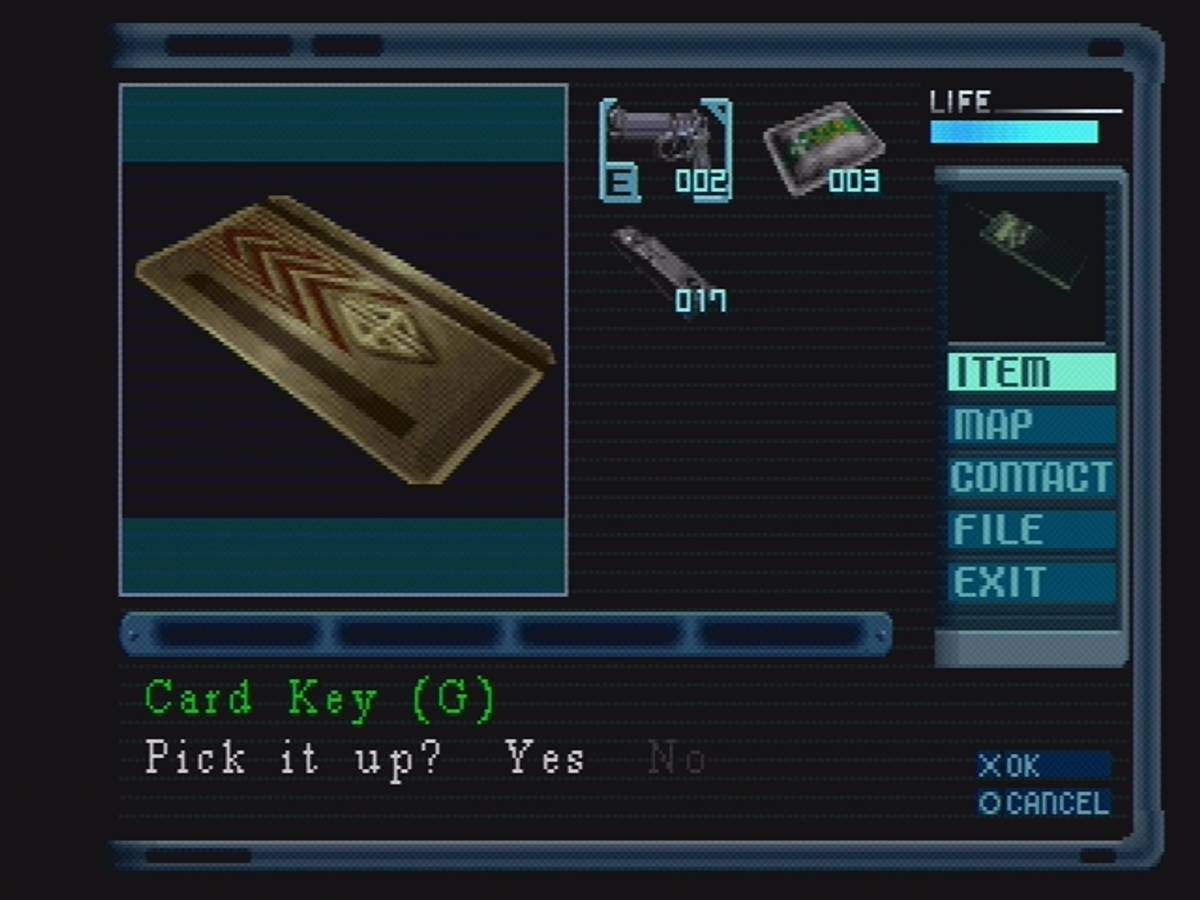Answer Yes to pick up prompt

546,758
